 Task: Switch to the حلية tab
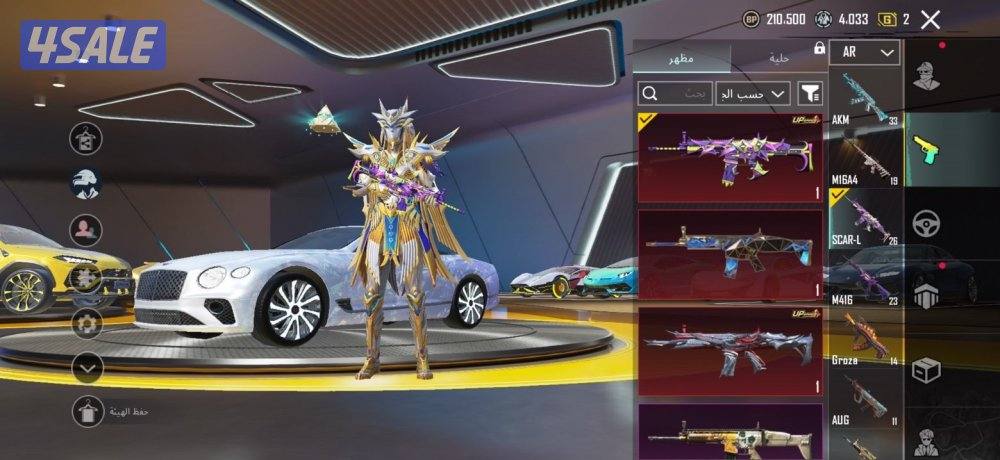[779, 58]
